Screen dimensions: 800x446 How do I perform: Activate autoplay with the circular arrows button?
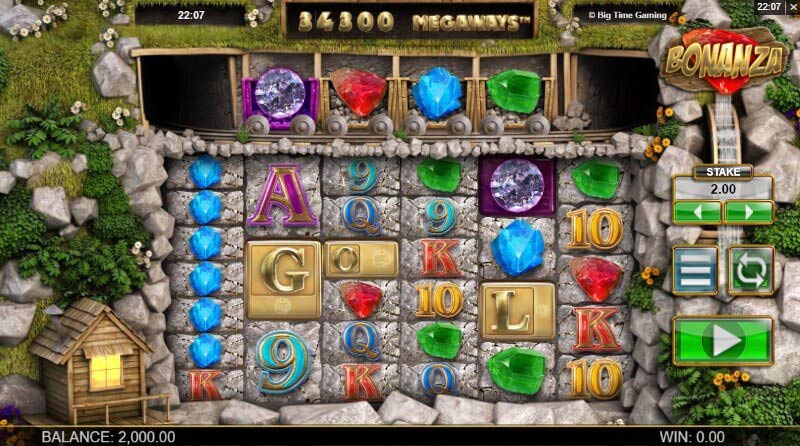750,270
